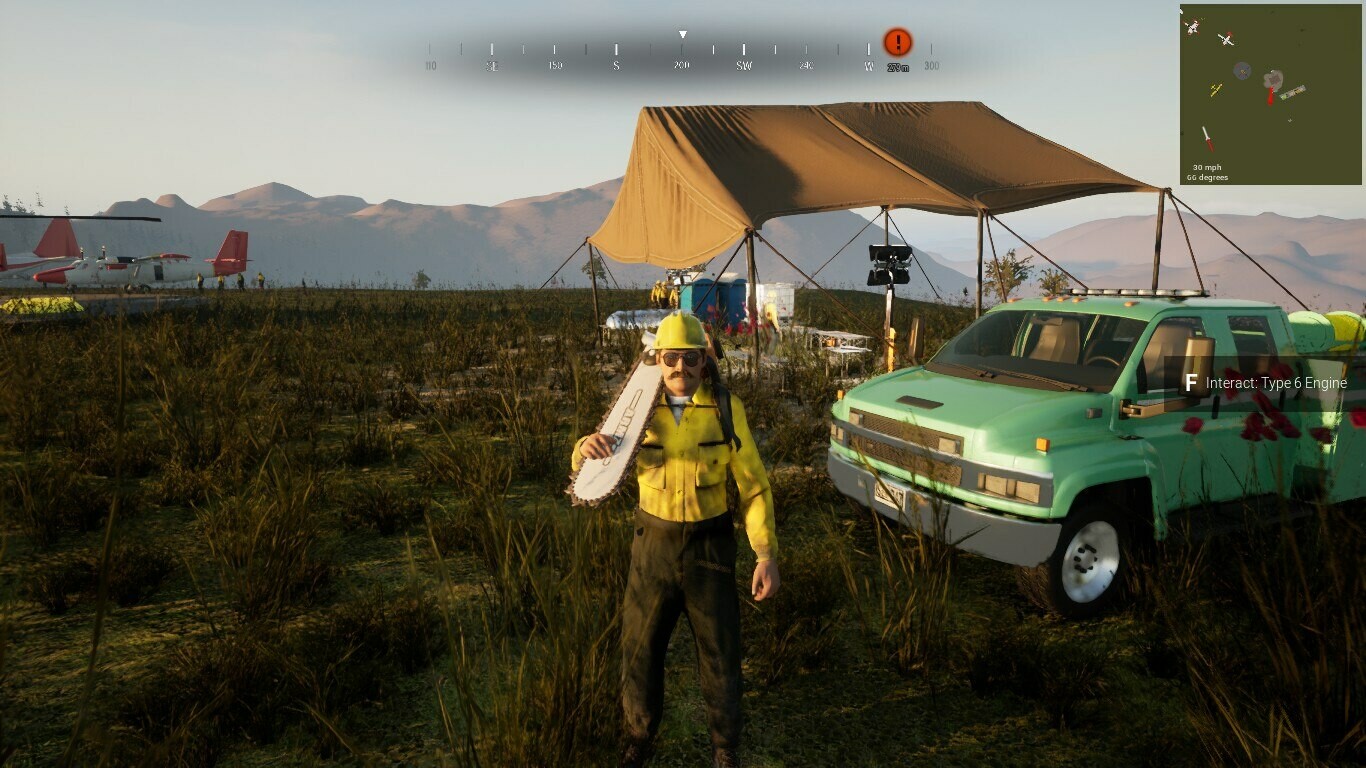Click the 66 degrees wind direction label
This screenshot has height=768, width=1366.
pos(1208,177)
